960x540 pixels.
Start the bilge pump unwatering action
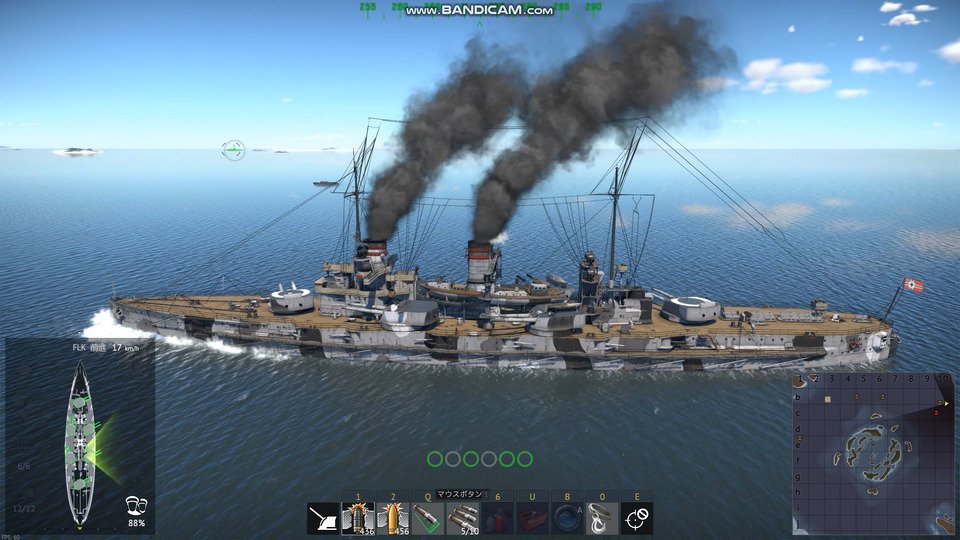(567, 518)
